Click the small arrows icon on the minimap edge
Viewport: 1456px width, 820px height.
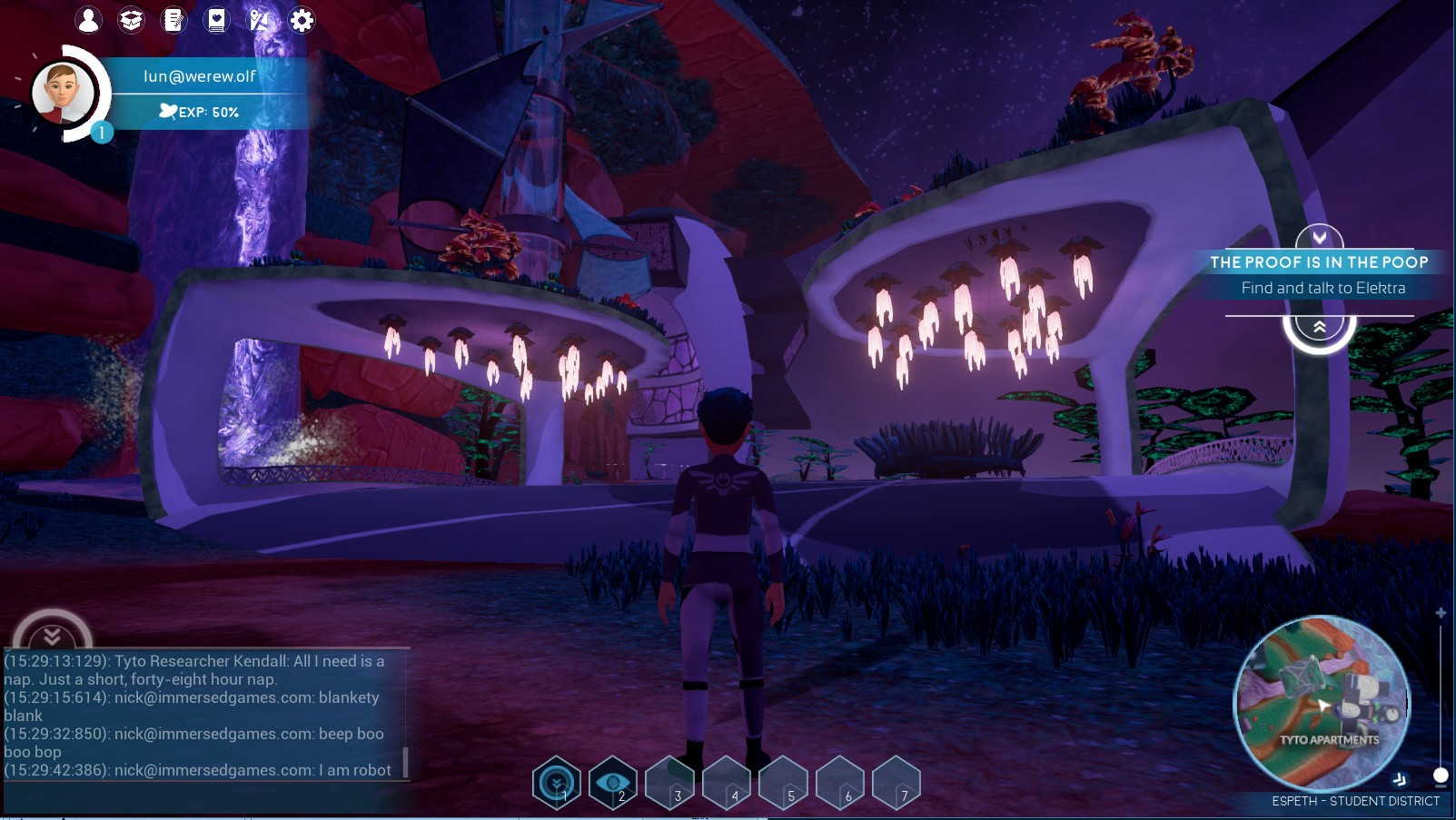(x=1400, y=779)
